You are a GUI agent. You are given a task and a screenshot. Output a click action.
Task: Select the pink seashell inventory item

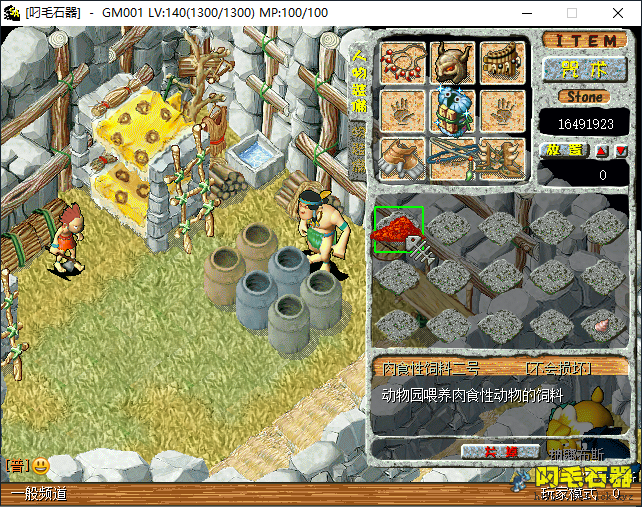[x=603, y=325]
